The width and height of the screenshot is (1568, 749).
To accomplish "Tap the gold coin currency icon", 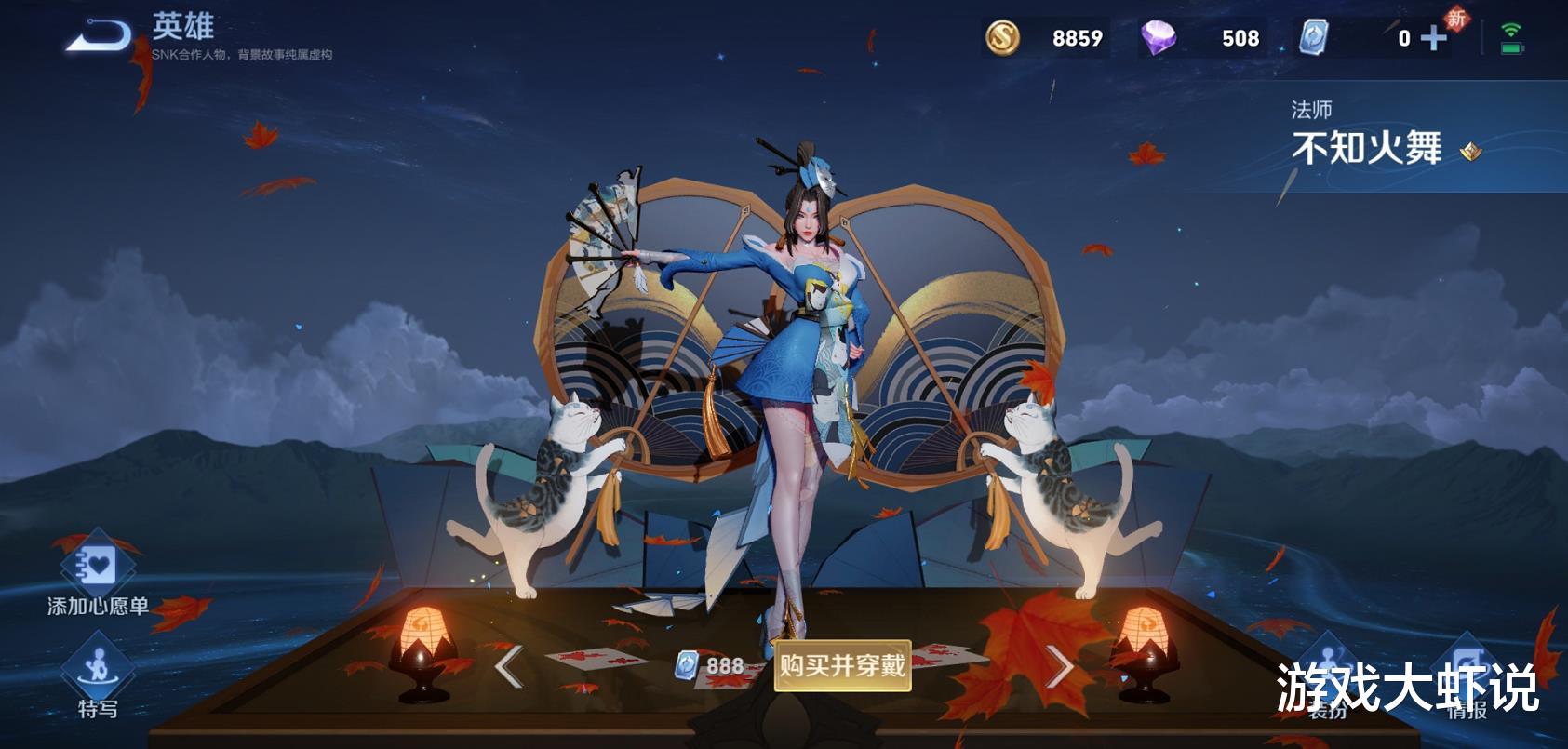I will click(x=1002, y=38).
